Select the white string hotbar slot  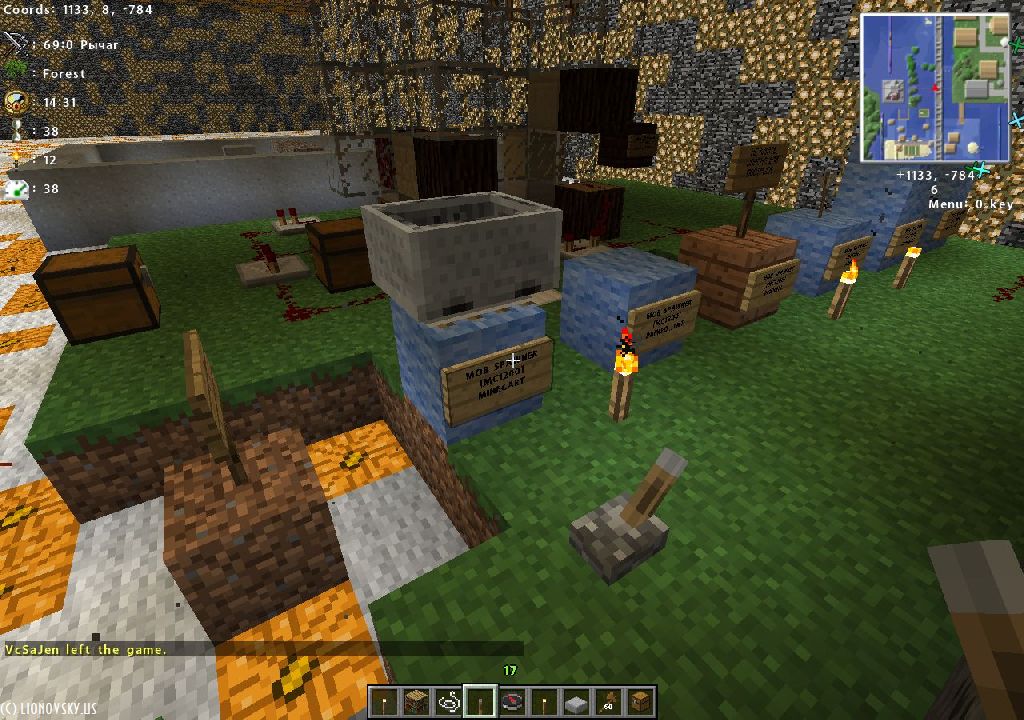tap(448, 702)
